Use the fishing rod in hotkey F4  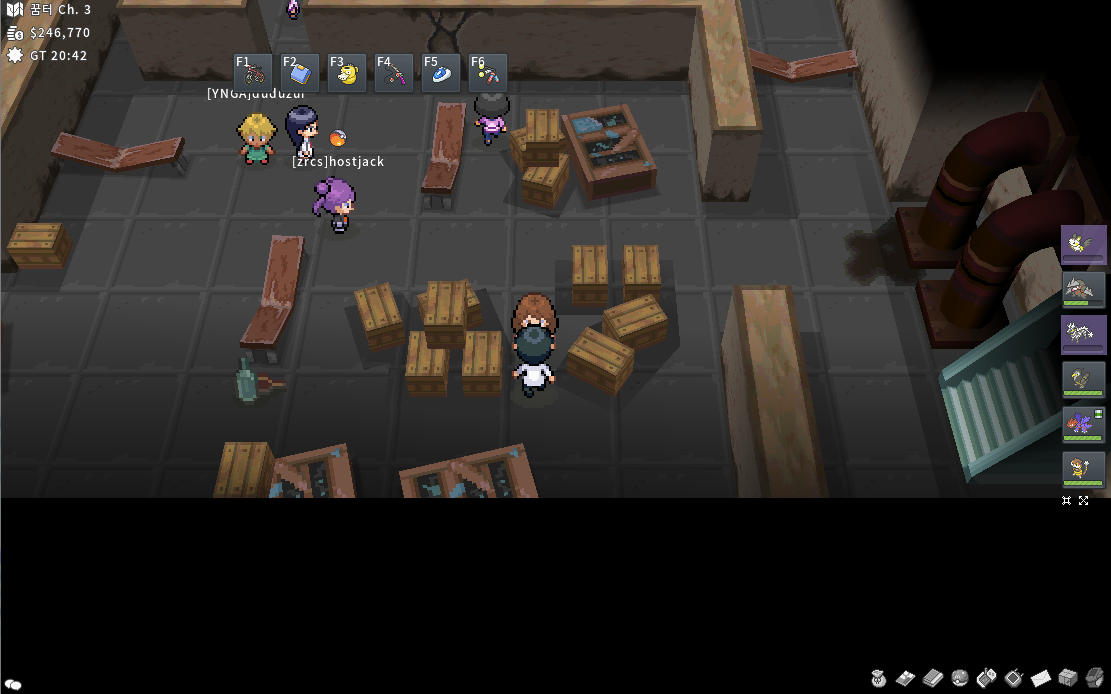pos(394,73)
